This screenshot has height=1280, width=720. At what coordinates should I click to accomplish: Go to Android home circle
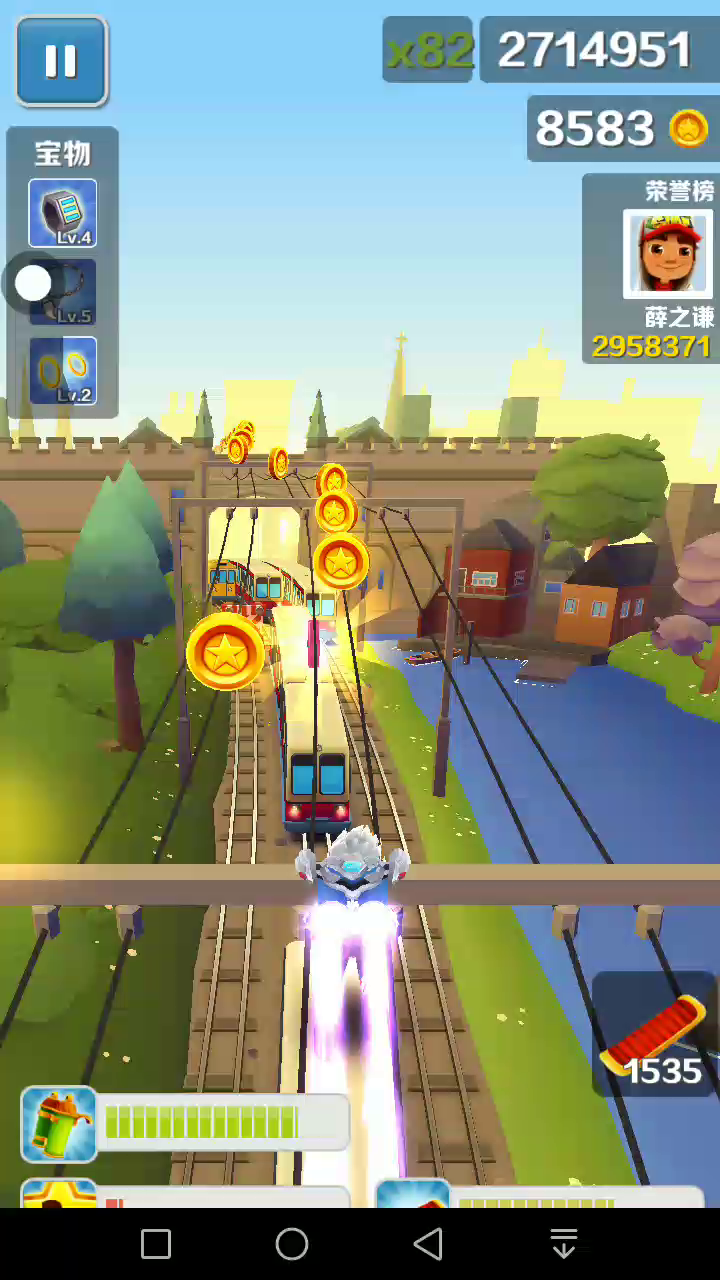coord(292,1244)
